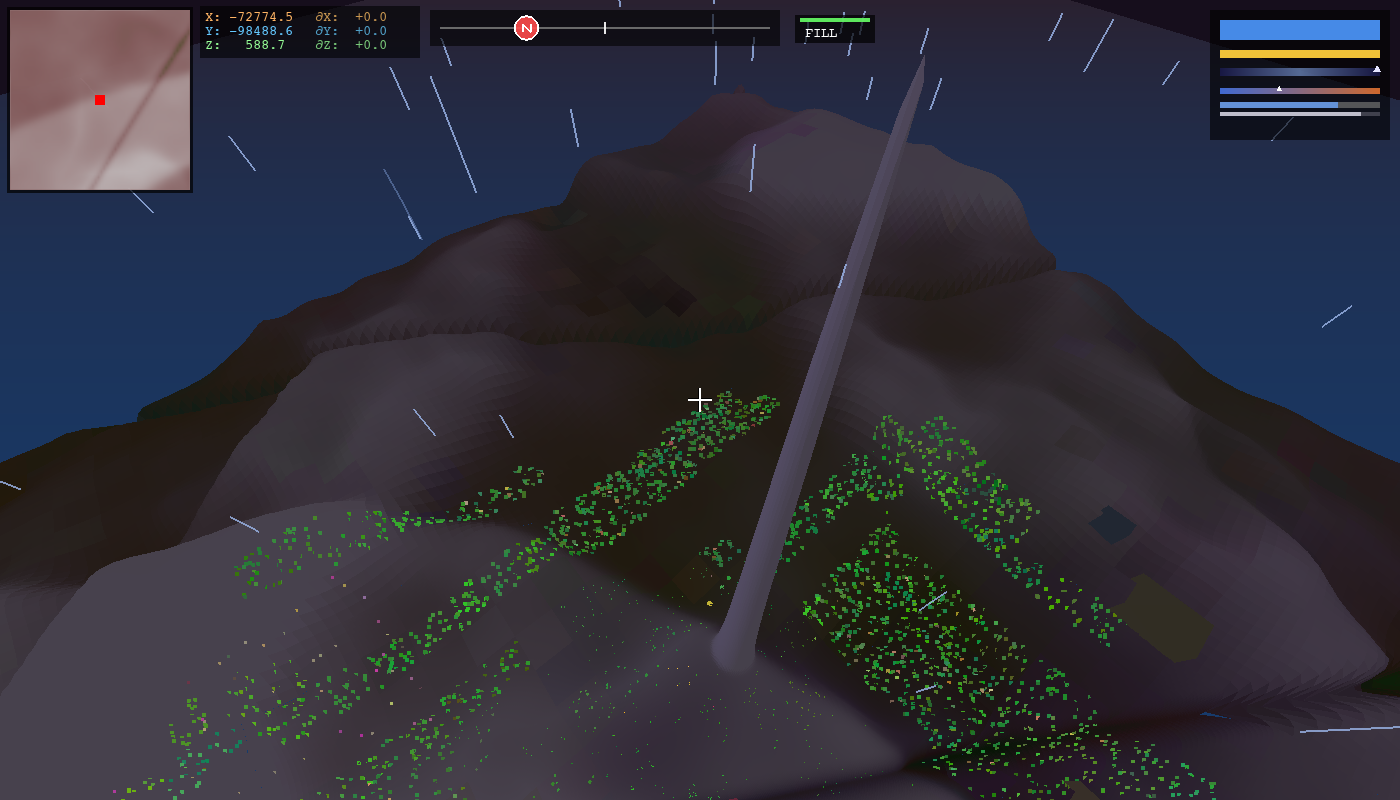This screenshot has height=800, width=1400.
Task: Click the green gauge above the FILL label
Action: [x=833, y=21]
